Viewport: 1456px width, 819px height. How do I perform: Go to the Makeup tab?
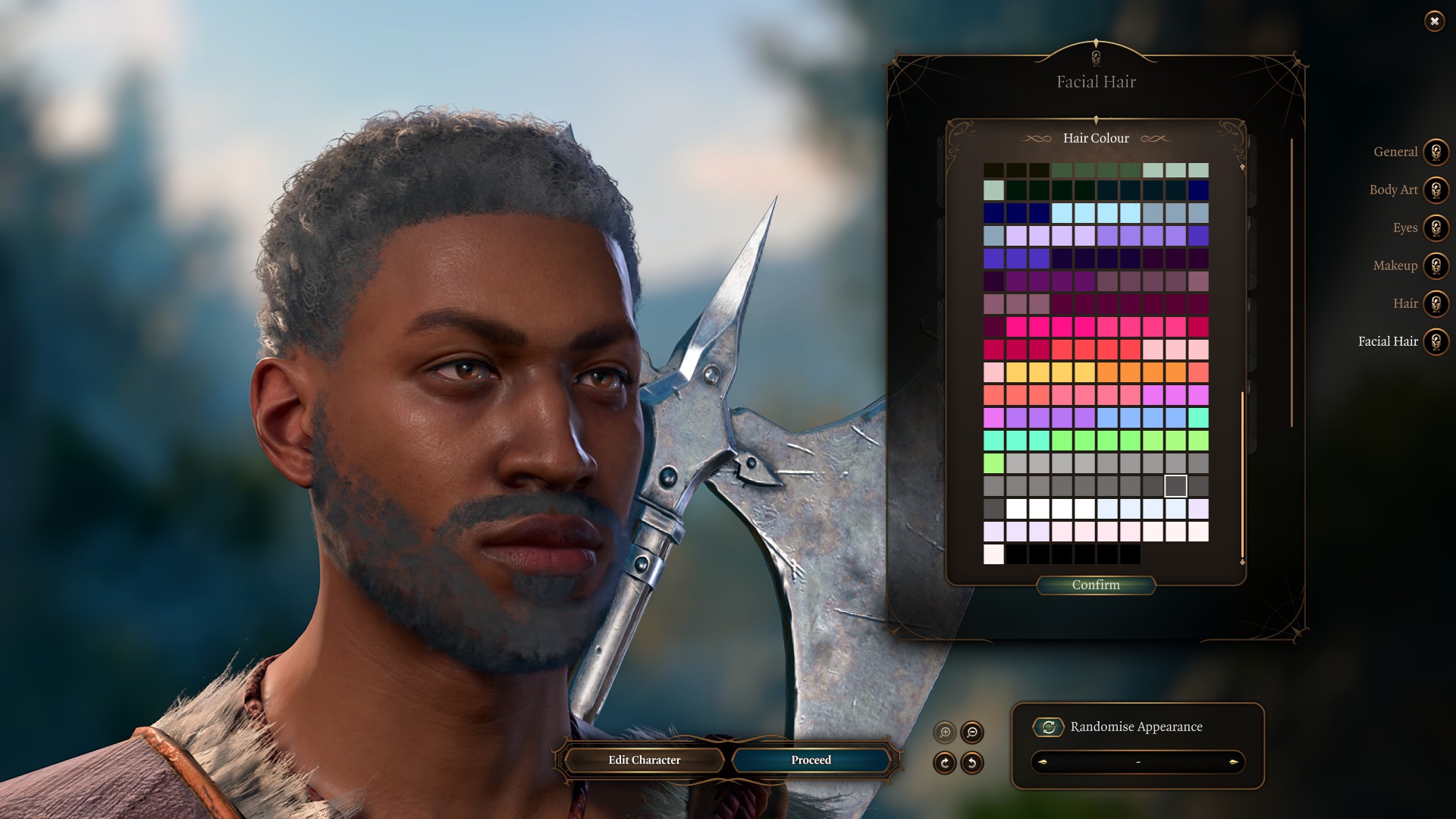[1436, 265]
